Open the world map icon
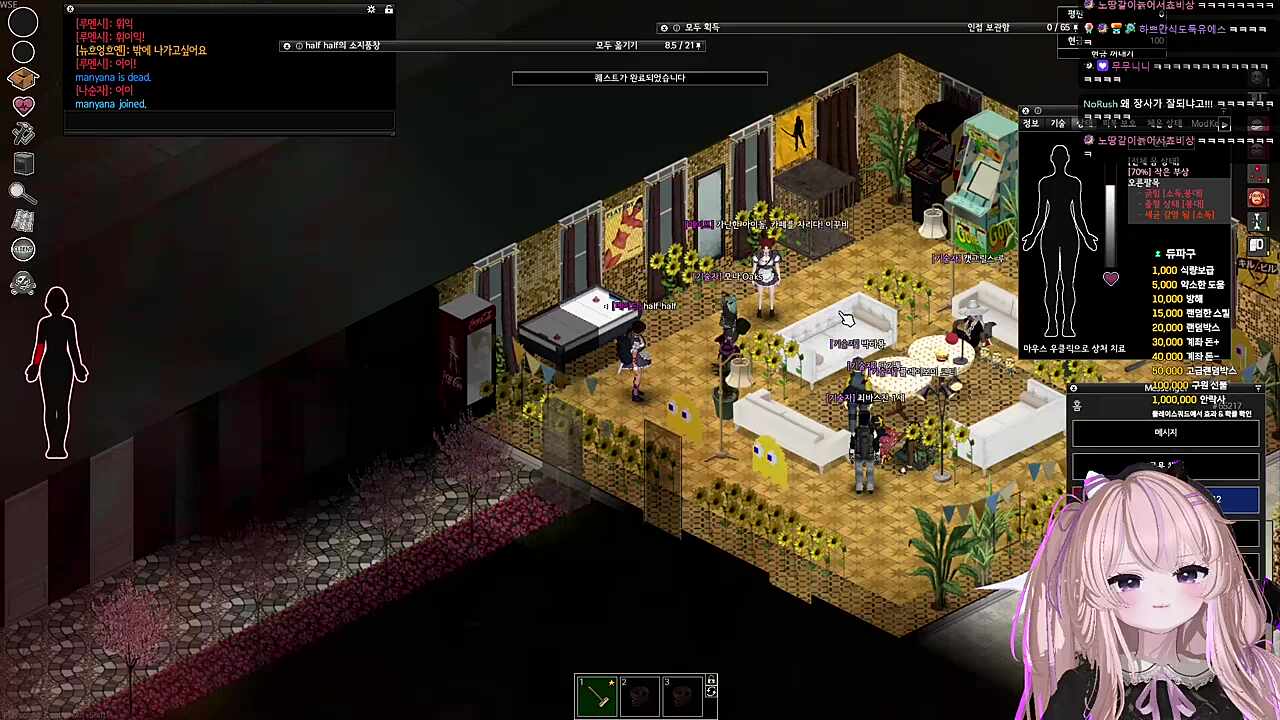Viewport: 1280px width, 720px height. pos(23,221)
